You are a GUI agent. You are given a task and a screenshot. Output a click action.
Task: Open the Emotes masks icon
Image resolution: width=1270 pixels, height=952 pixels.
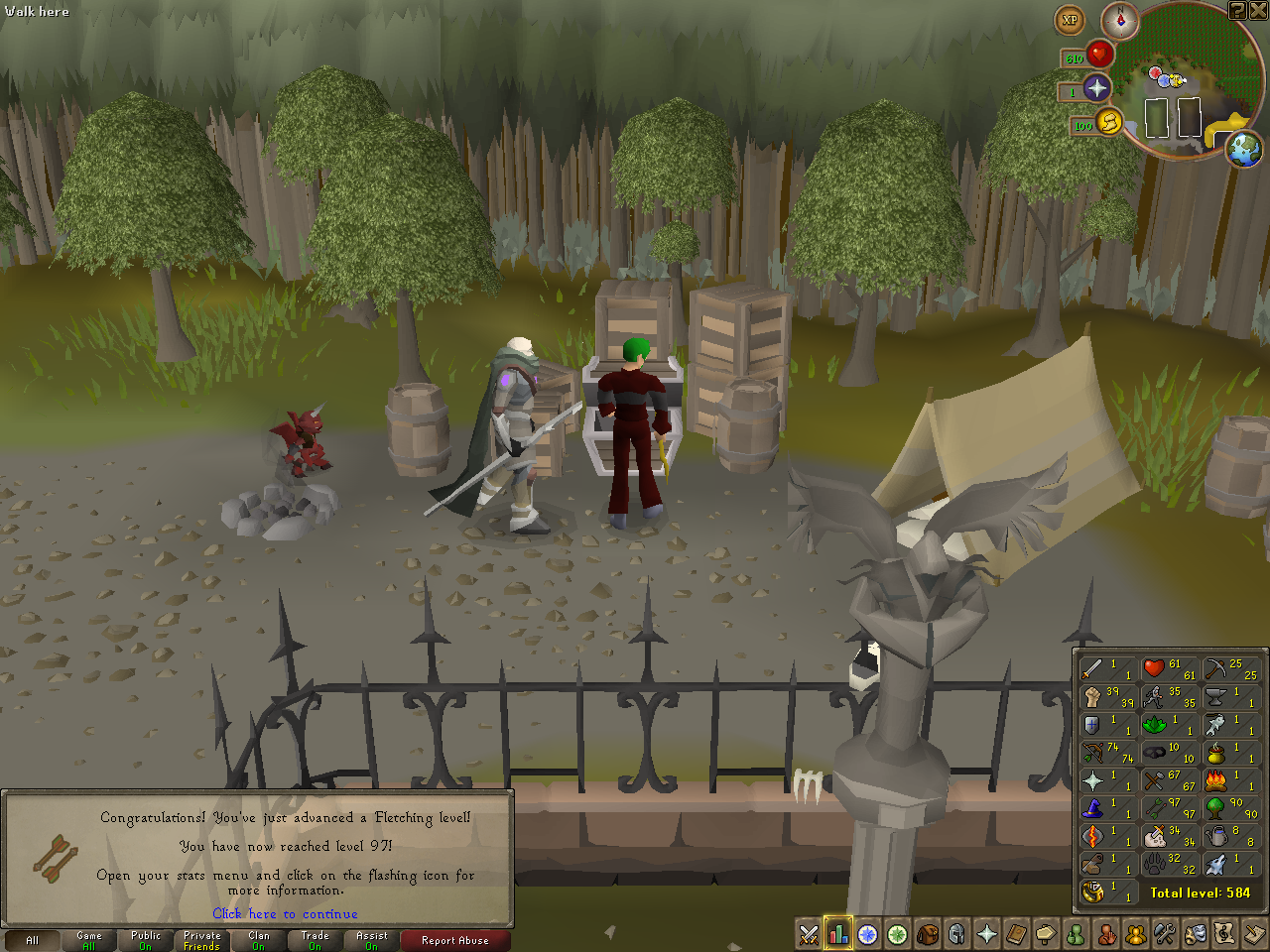coord(1196,933)
